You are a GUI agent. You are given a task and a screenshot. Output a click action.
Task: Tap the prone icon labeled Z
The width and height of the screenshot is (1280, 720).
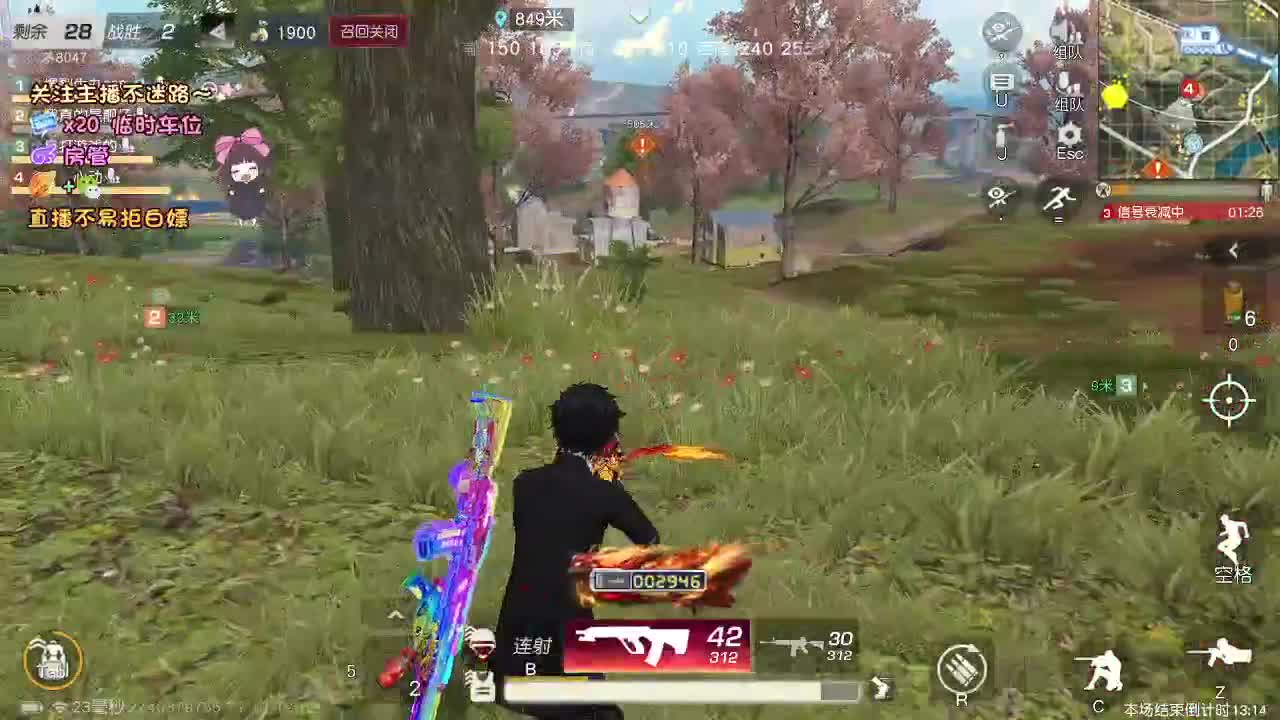tap(1218, 660)
